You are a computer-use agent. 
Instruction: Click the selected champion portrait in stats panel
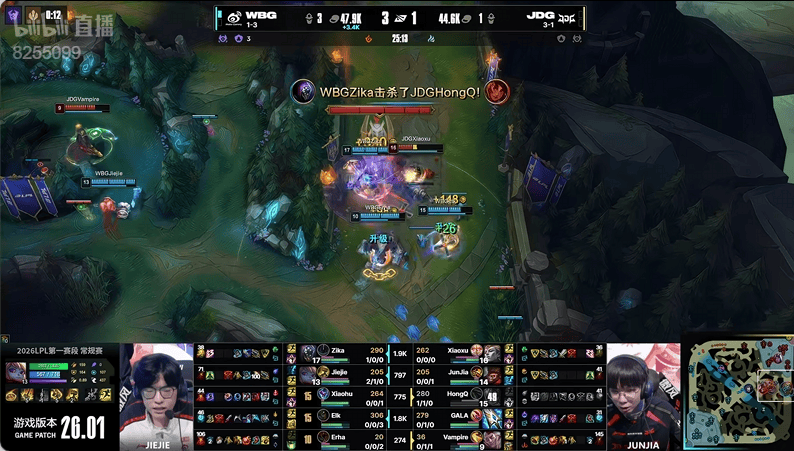[x=17, y=372]
